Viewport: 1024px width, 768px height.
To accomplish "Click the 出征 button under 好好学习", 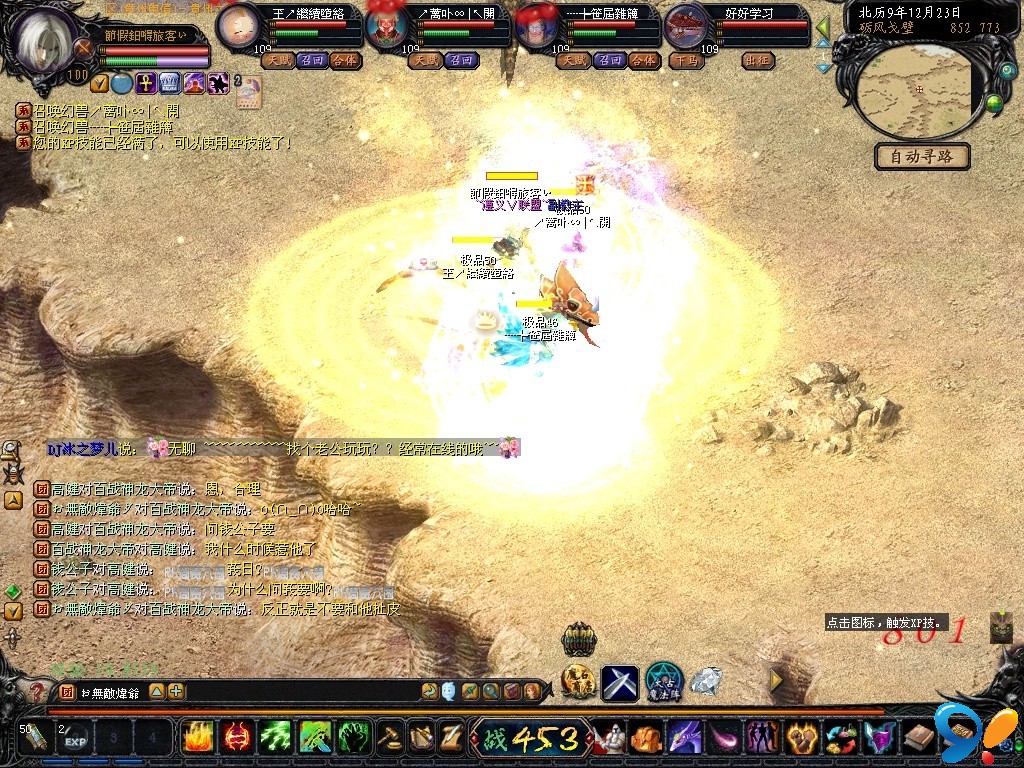I will 758,60.
